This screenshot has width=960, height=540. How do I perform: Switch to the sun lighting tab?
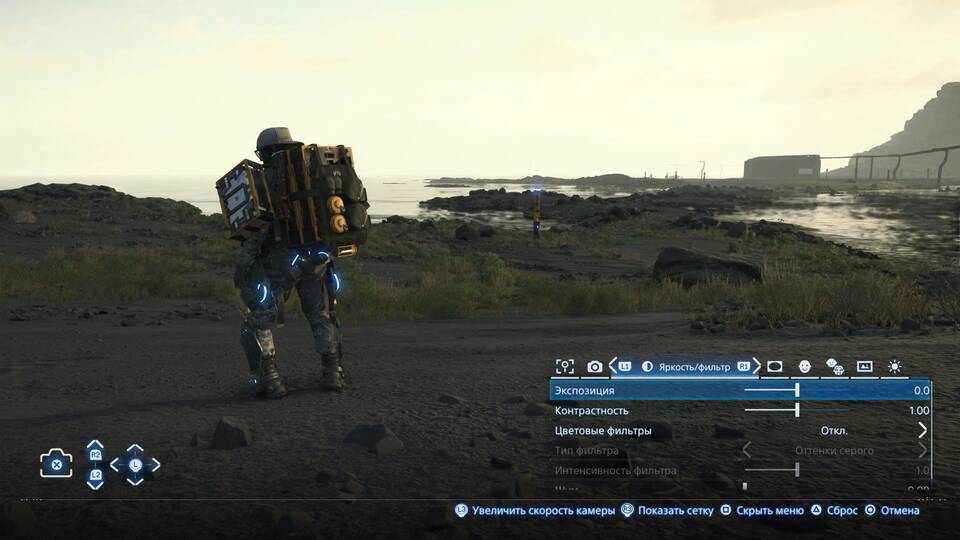(894, 367)
